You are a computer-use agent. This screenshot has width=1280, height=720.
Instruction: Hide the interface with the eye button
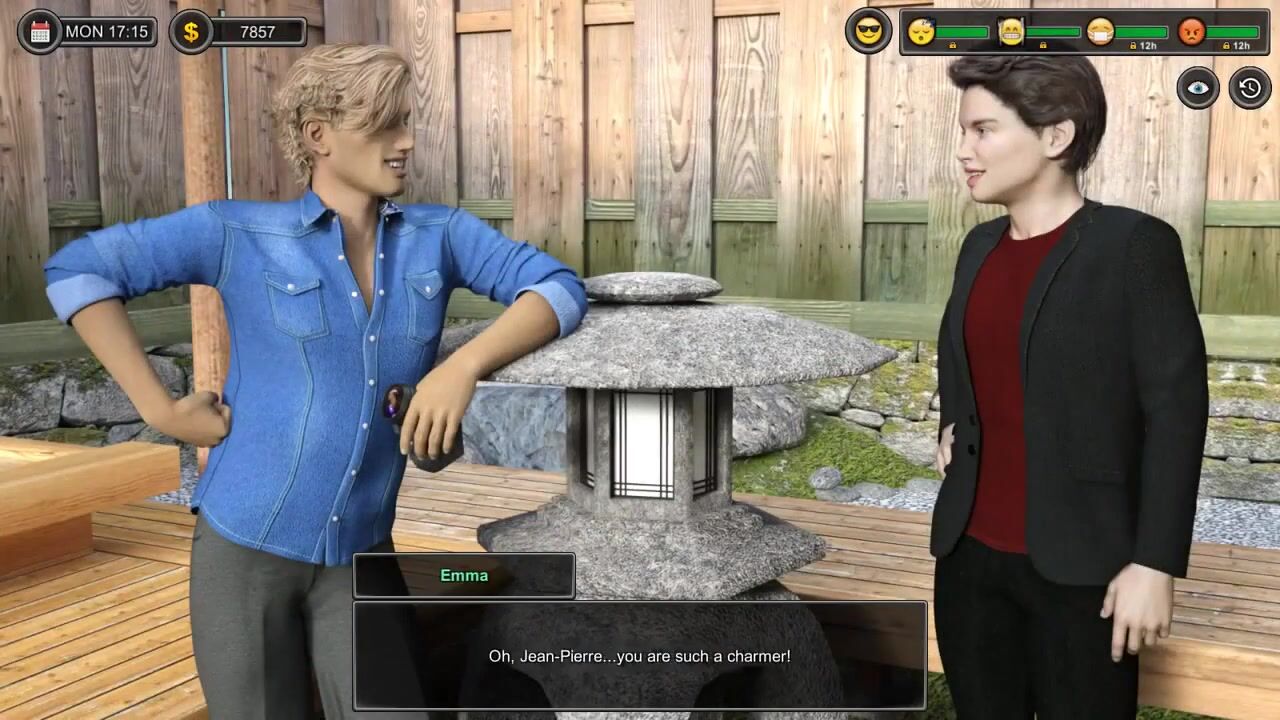(x=1198, y=88)
